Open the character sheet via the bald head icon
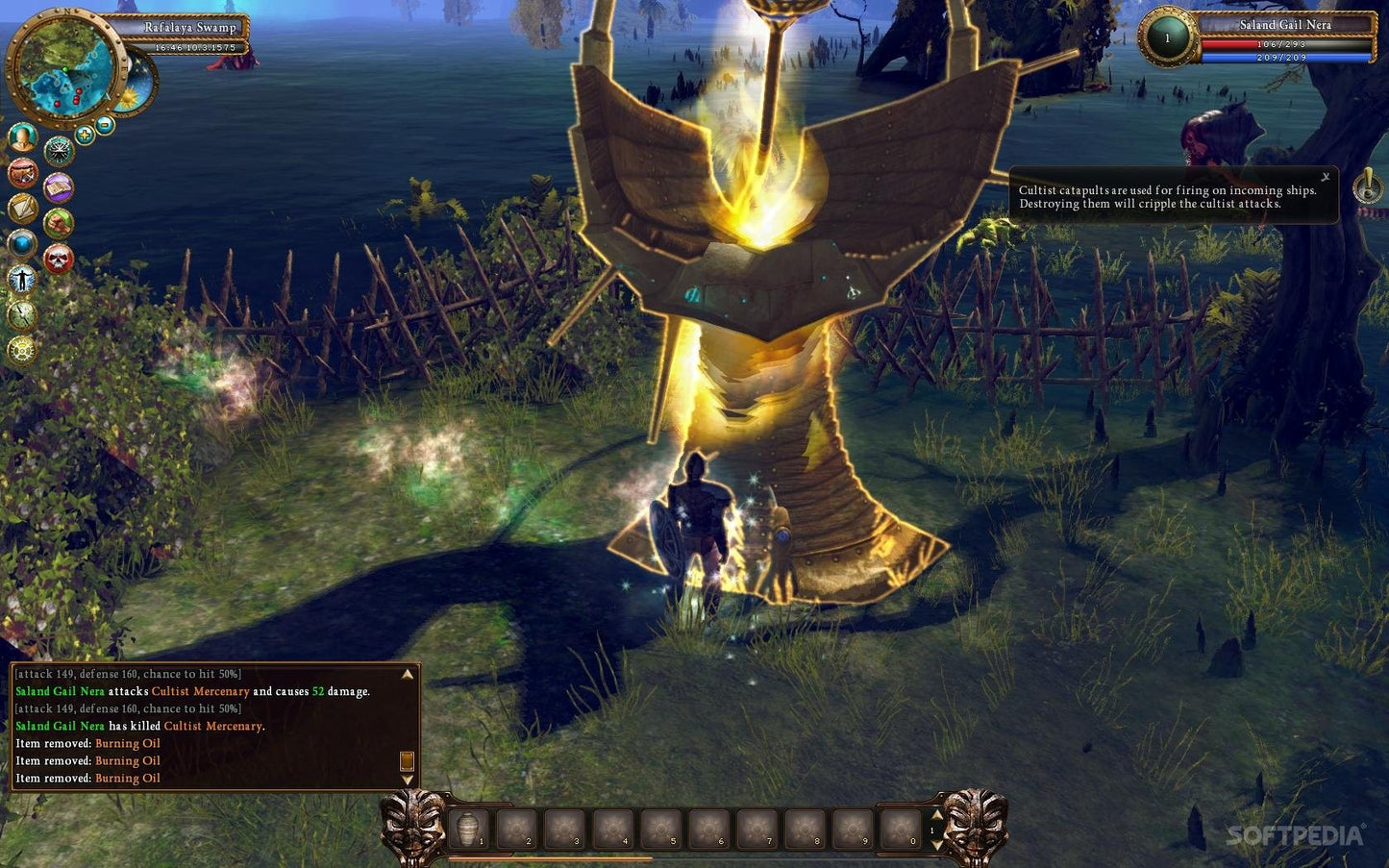 point(22,137)
